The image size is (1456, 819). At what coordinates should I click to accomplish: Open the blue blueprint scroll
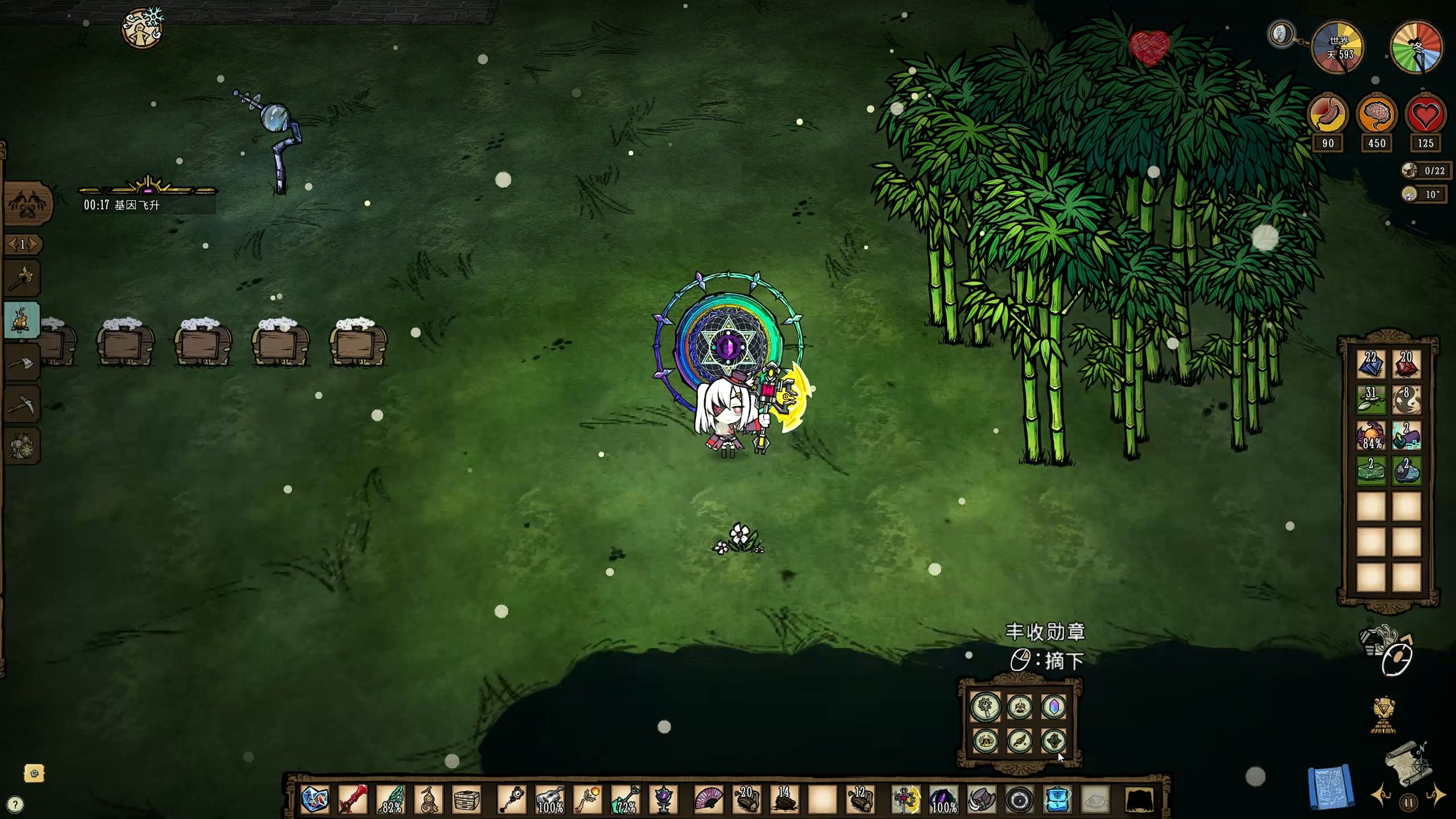(x=1330, y=787)
